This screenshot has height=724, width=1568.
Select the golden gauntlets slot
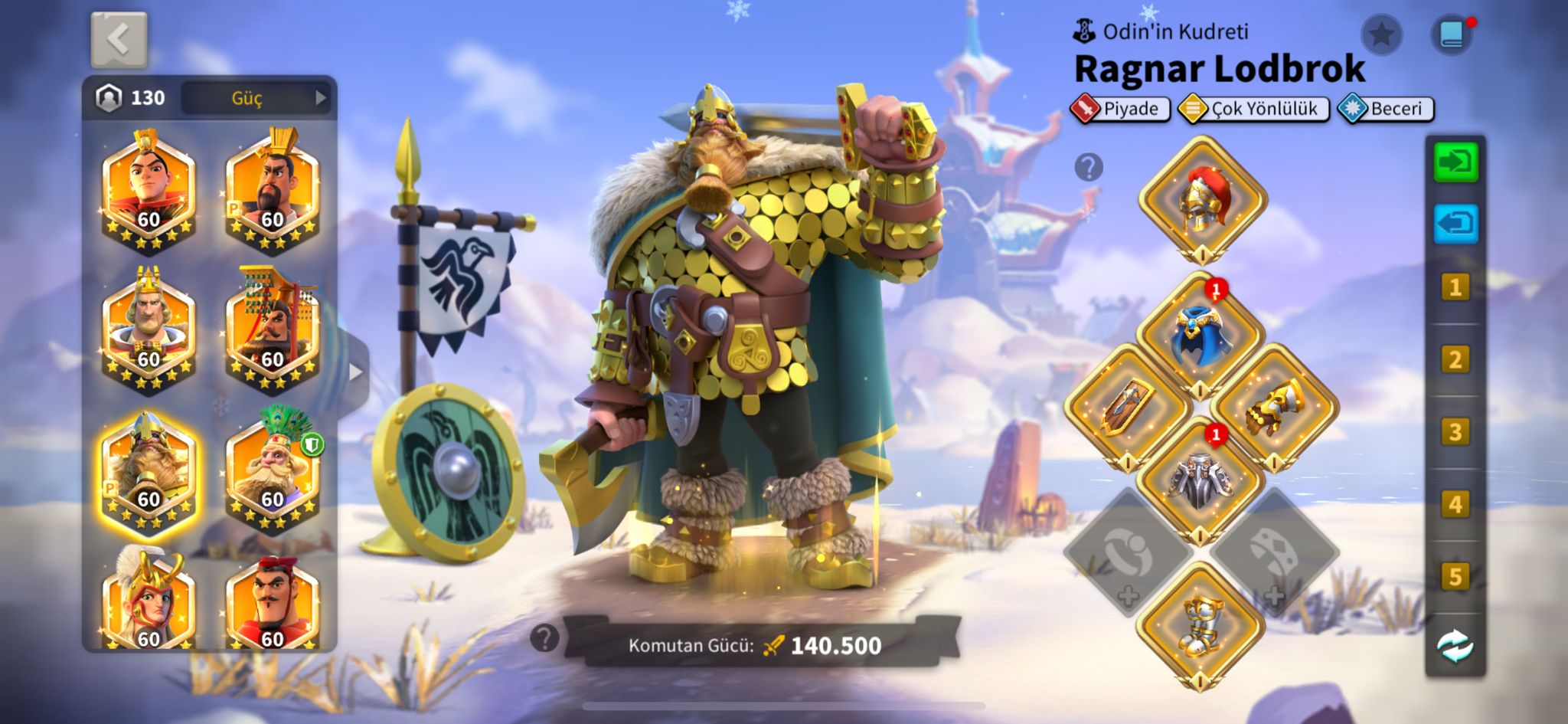(x=1274, y=406)
